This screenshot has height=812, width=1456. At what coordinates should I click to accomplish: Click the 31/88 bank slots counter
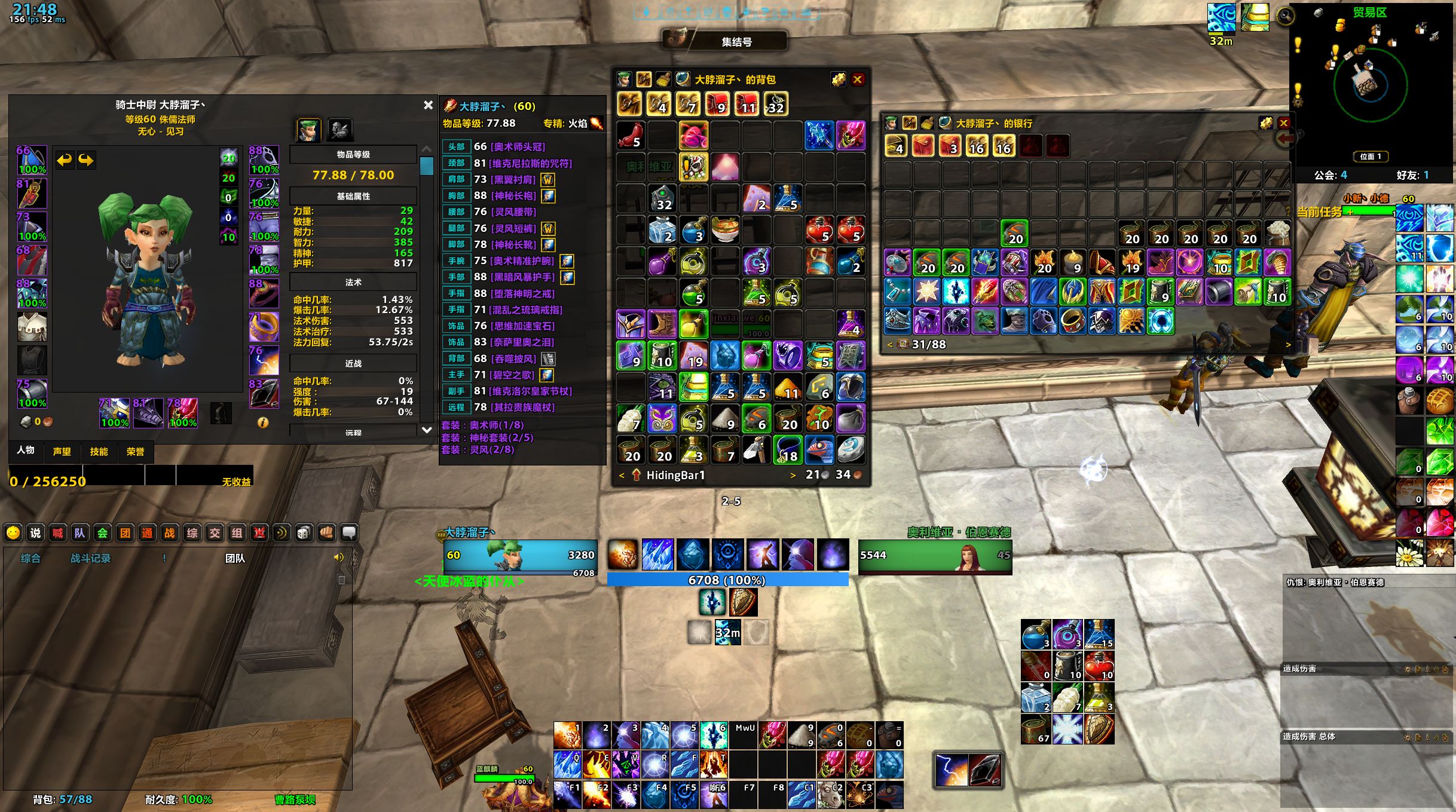tap(928, 344)
